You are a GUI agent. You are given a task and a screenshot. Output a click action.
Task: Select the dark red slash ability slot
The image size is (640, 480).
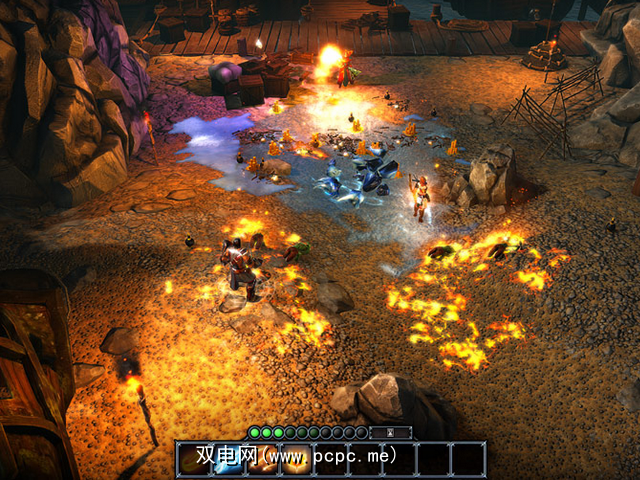[x=193, y=459]
